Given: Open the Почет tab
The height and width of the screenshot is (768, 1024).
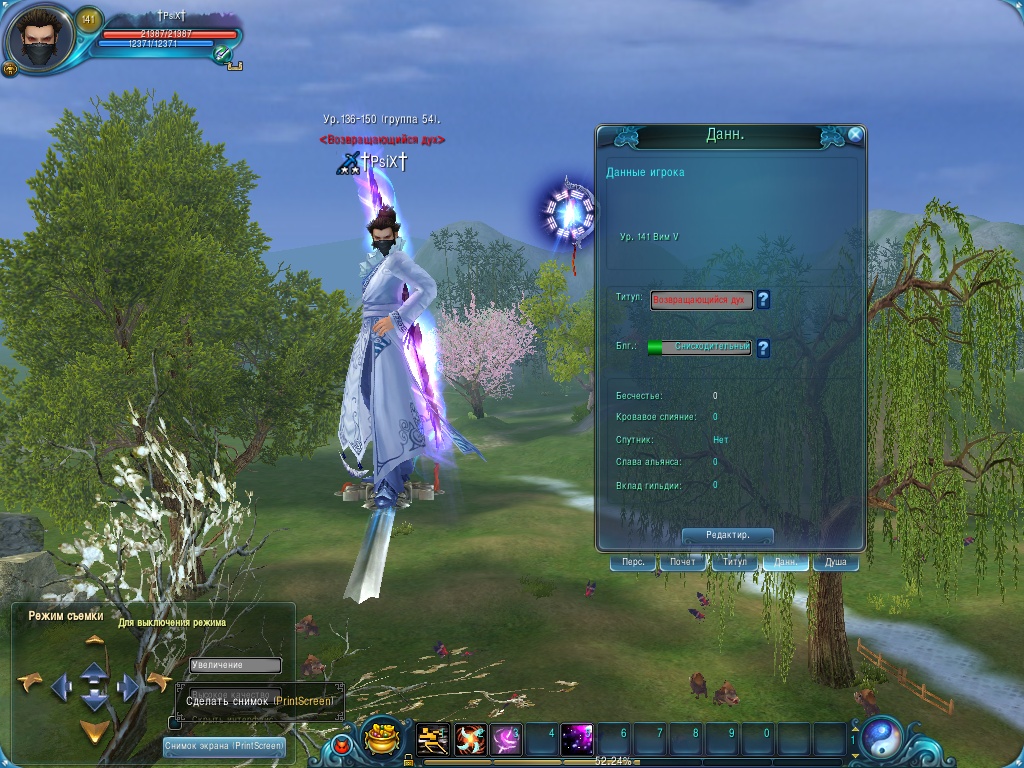Looking at the screenshot, I should coord(683,563).
